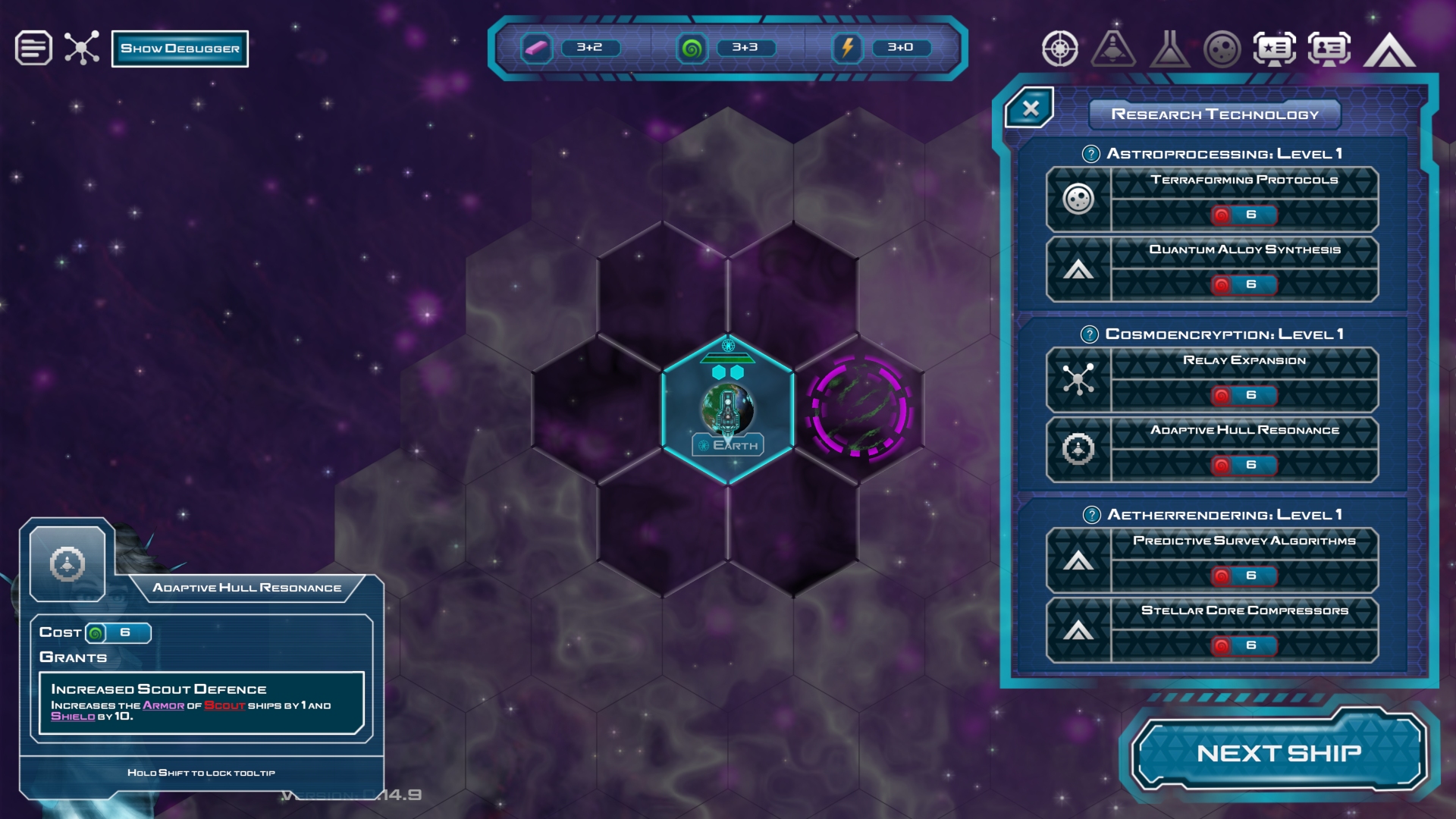Image resolution: width=1456 pixels, height=819 pixels.
Task: Show Astroprocessing help question mark
Action: [1090, 154]
